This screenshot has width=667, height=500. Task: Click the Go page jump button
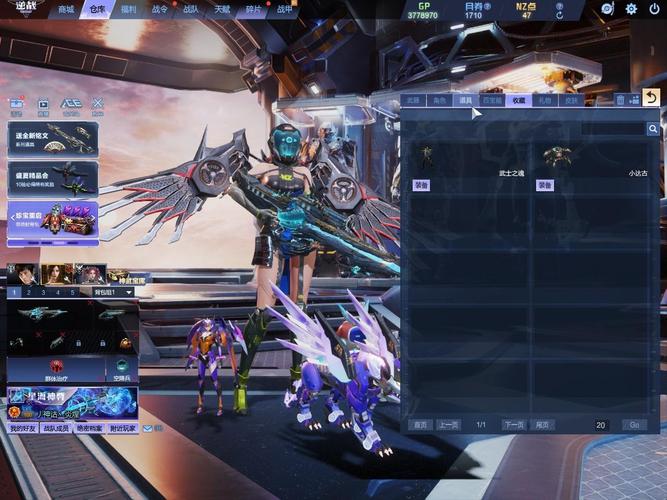633,425
